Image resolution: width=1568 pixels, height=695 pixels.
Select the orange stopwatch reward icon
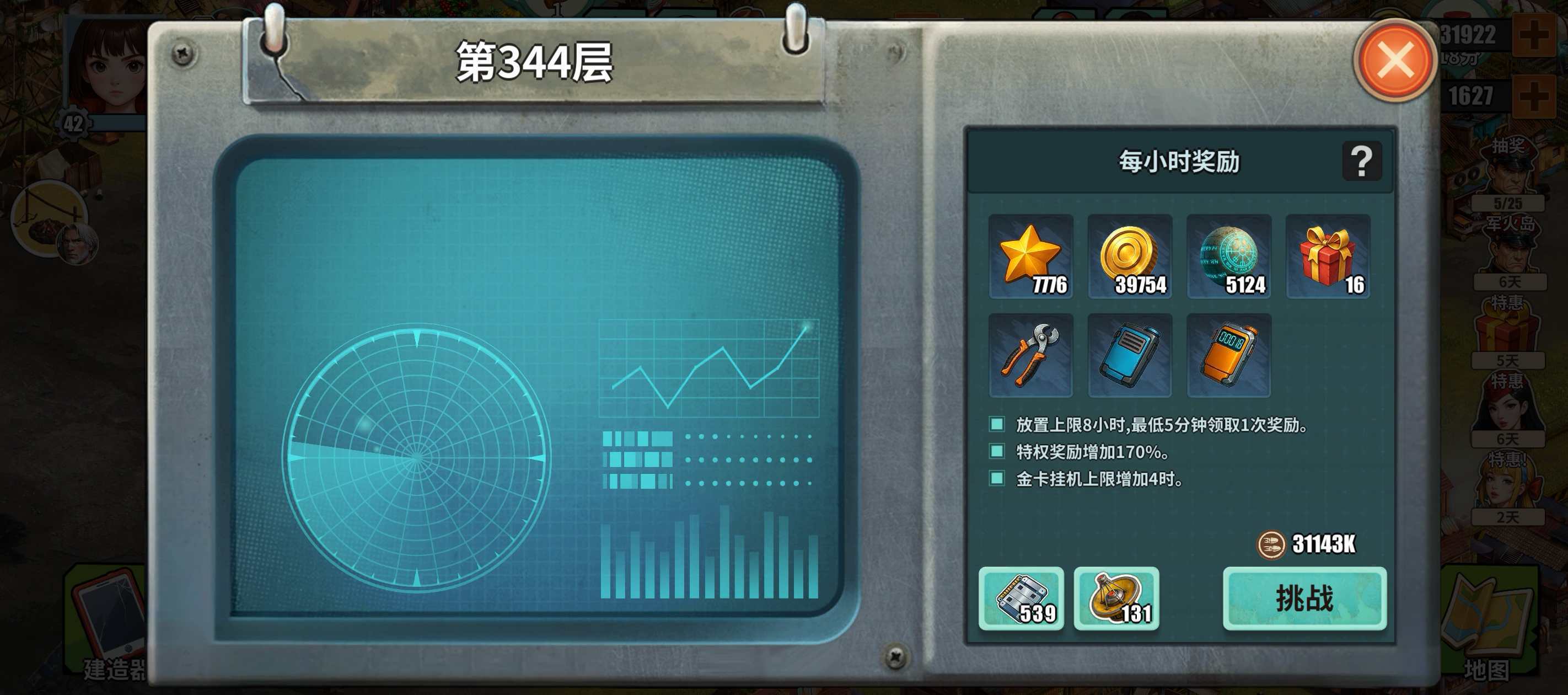[1228, 355]
